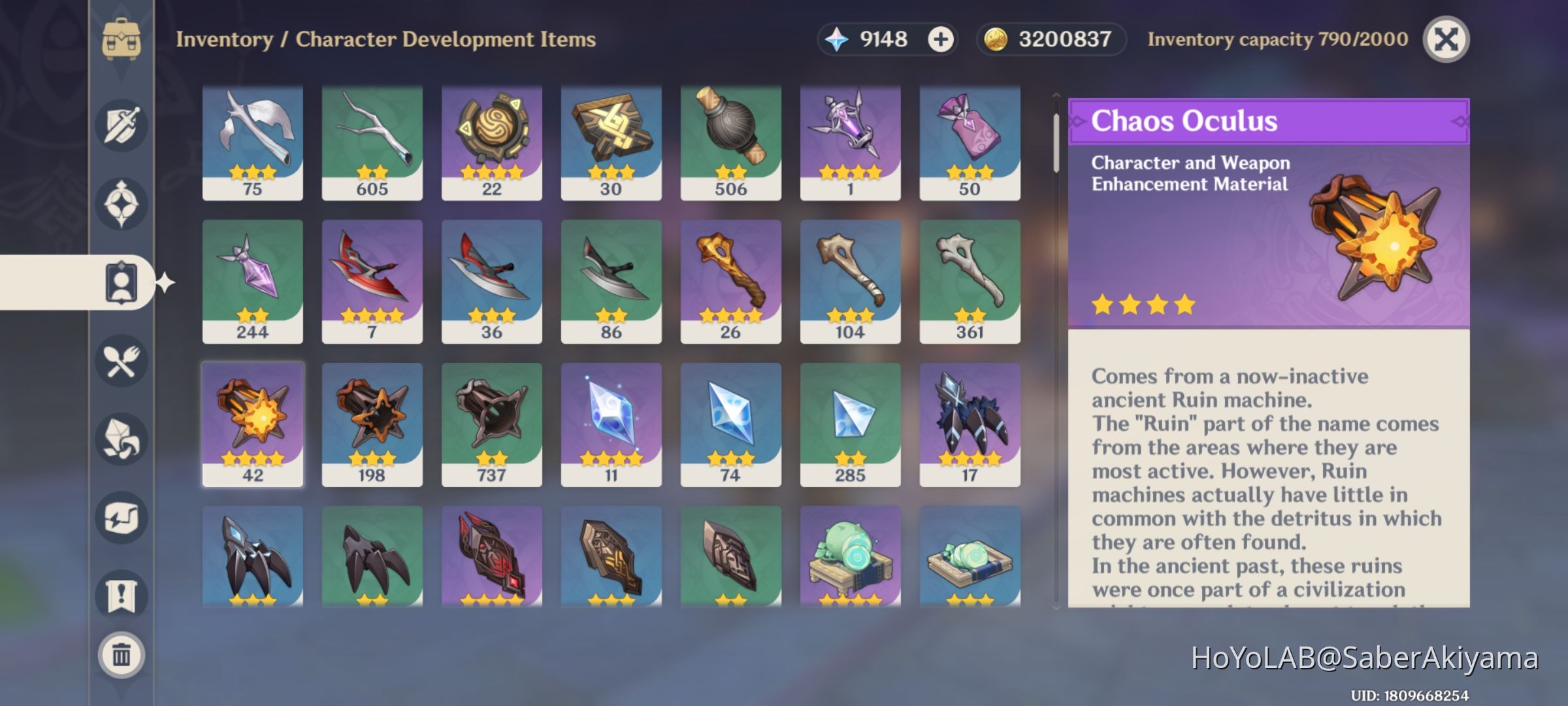The image size is (1568, 706).
Task: Switch to the Artifacts compass category icon
Action: click(122, 202)
